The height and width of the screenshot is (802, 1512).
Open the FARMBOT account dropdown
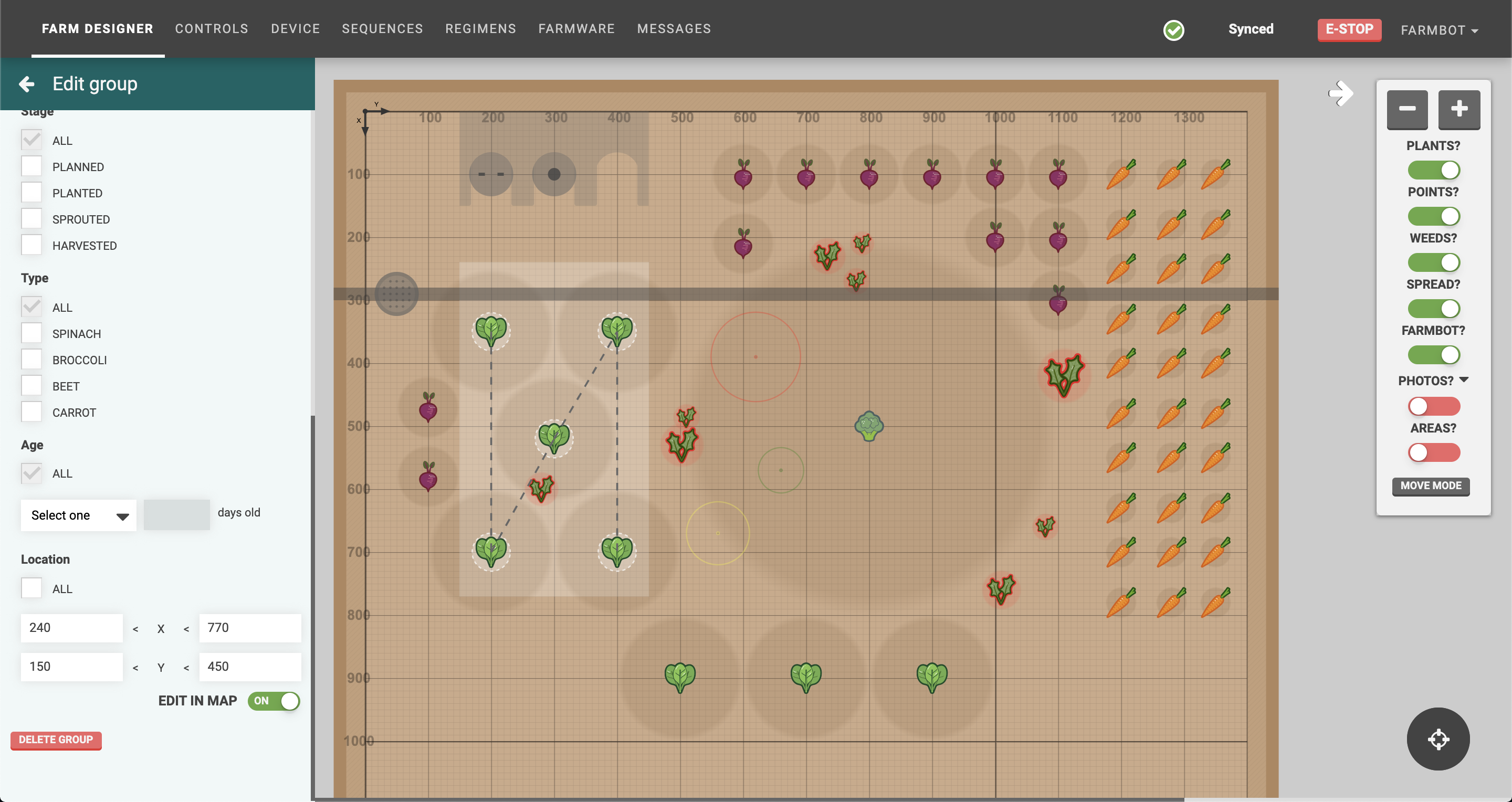click(x=1439, y=30)
